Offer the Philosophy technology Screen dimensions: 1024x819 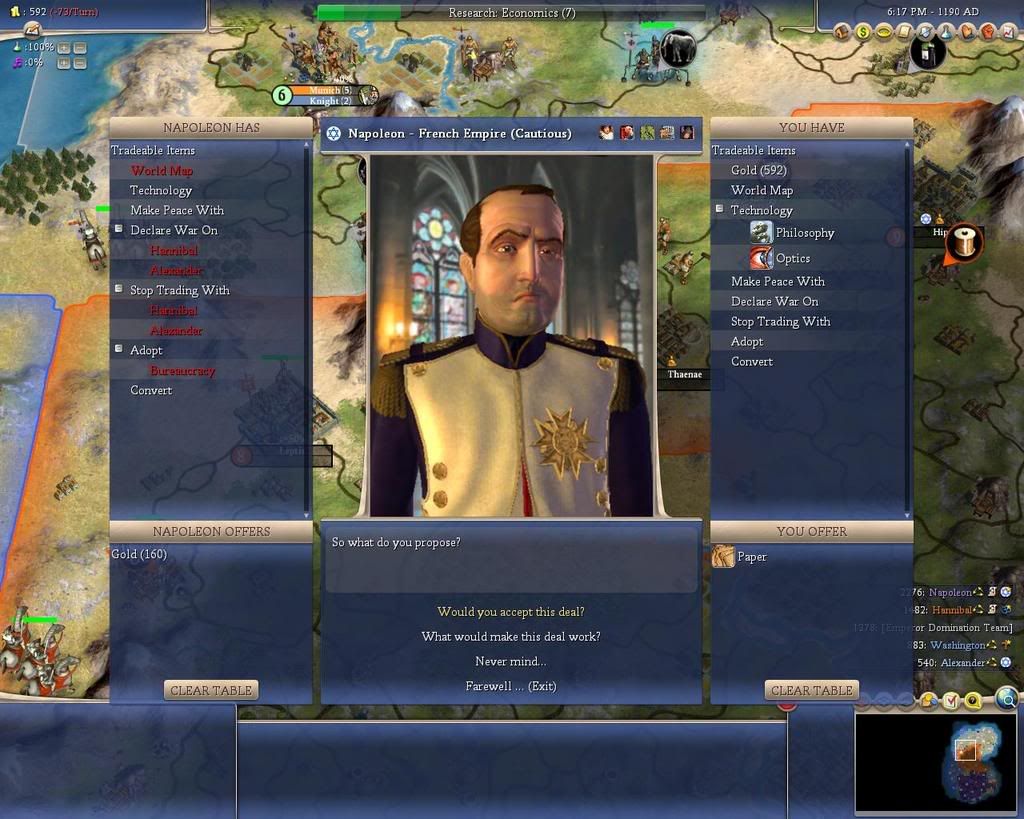coord(804,233)
